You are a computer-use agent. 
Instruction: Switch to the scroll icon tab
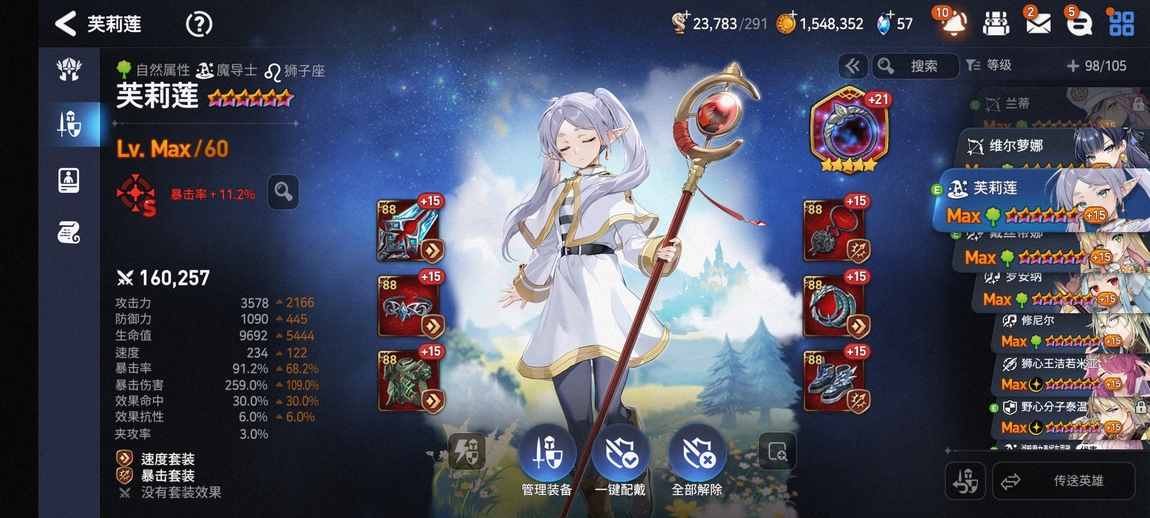[x=69, y=234]
